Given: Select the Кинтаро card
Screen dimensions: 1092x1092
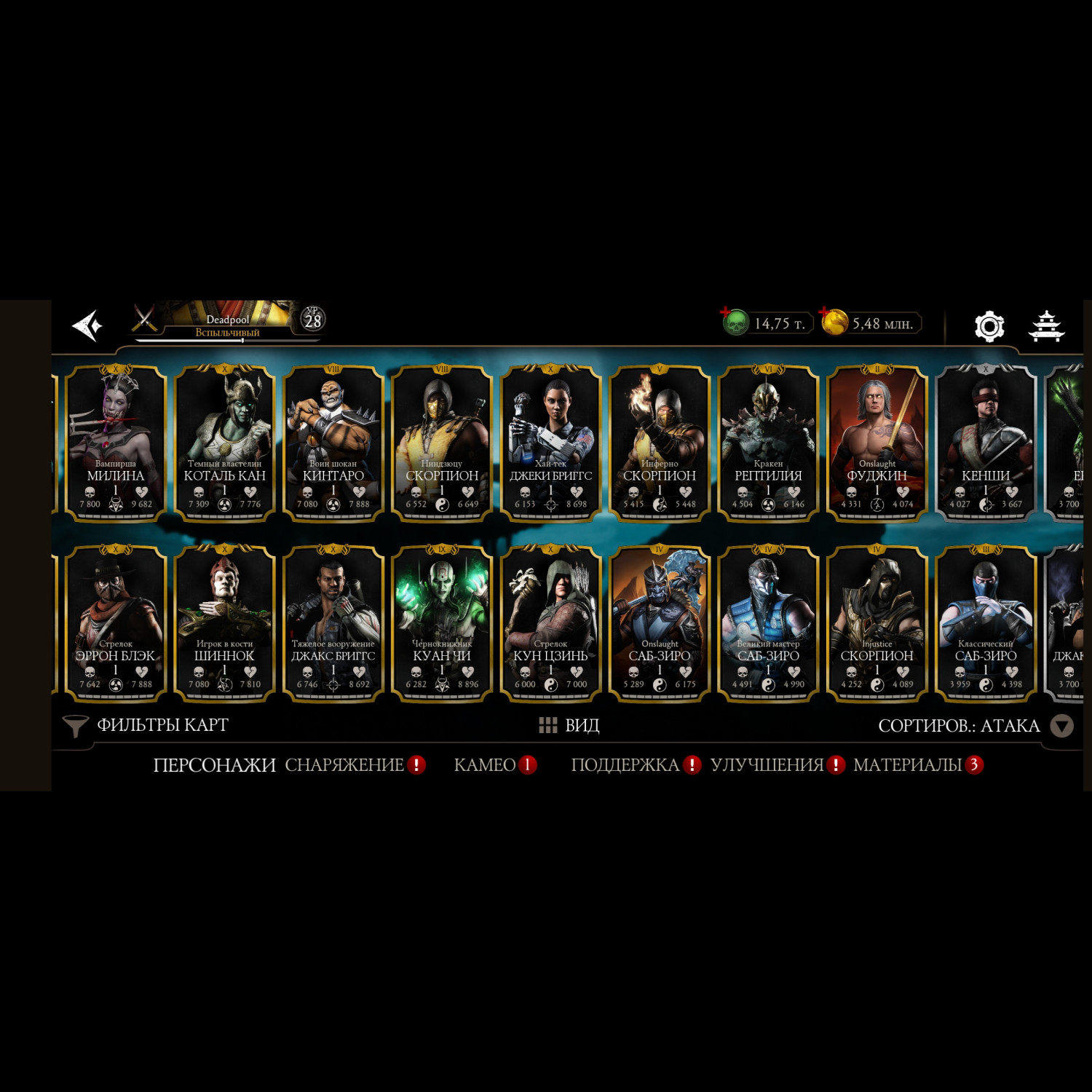Looking at the screenshot, I should (x=333, y=443).
